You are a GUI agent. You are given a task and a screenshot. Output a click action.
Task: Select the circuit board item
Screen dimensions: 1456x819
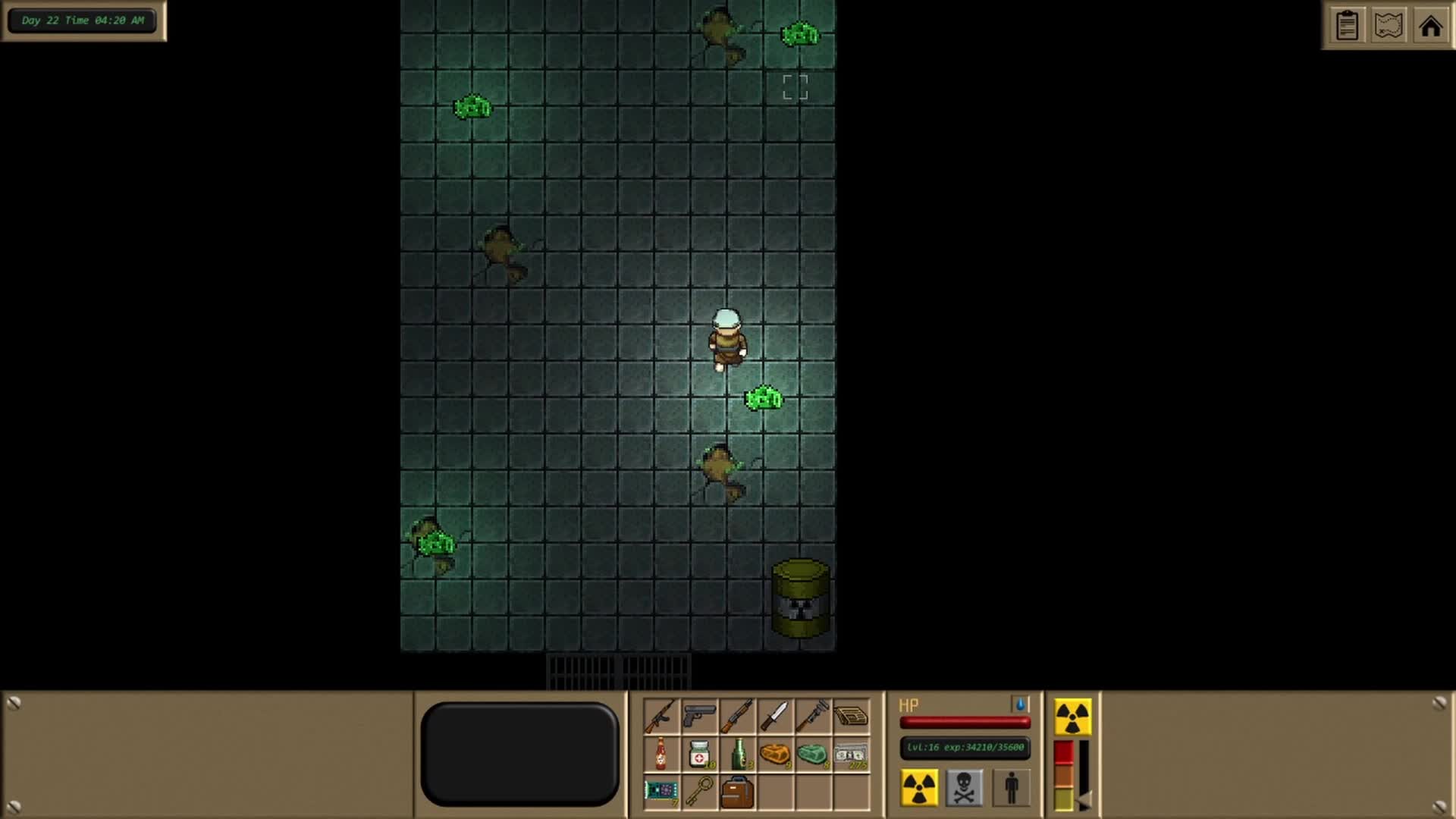661,792
